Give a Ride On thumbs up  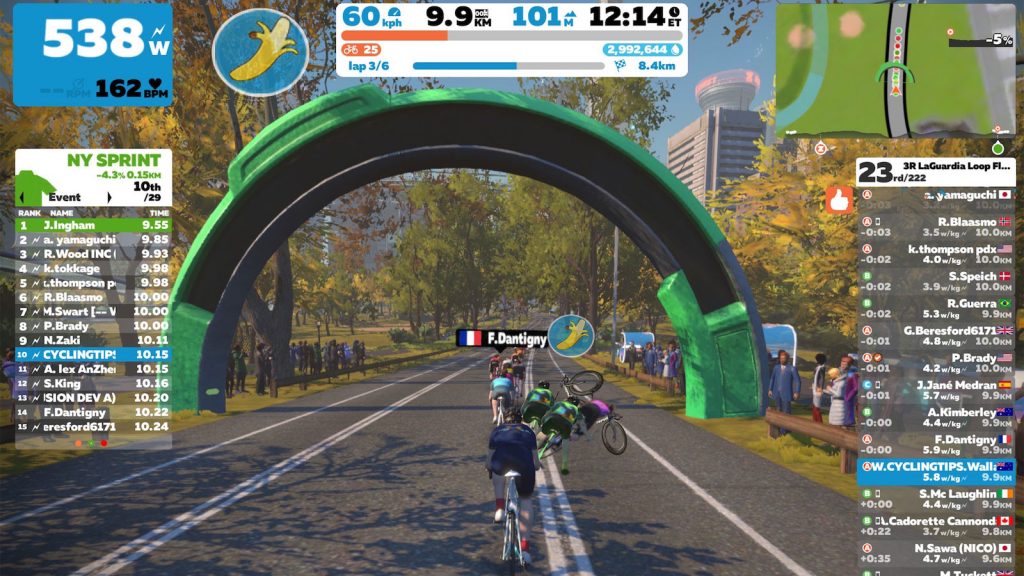point(838,200)
